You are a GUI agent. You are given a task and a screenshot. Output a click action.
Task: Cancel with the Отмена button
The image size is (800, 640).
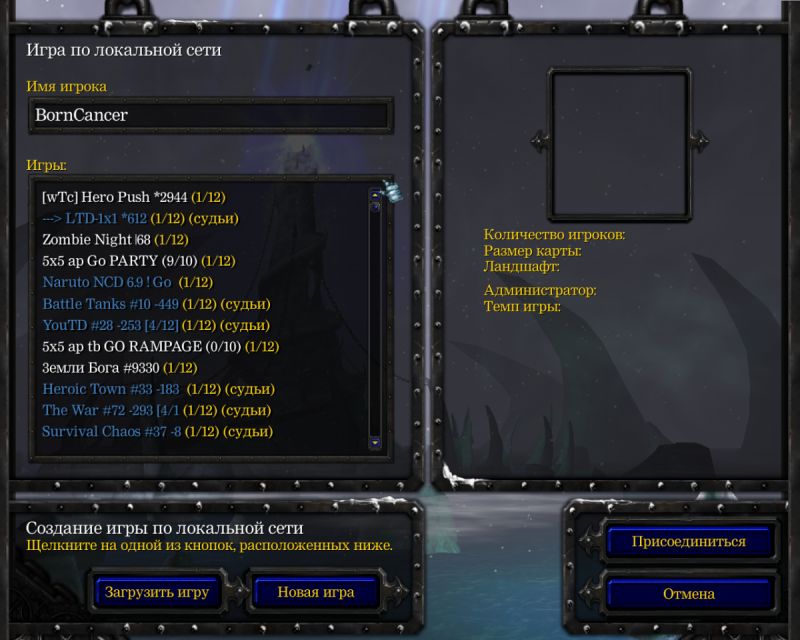[689, 594]
